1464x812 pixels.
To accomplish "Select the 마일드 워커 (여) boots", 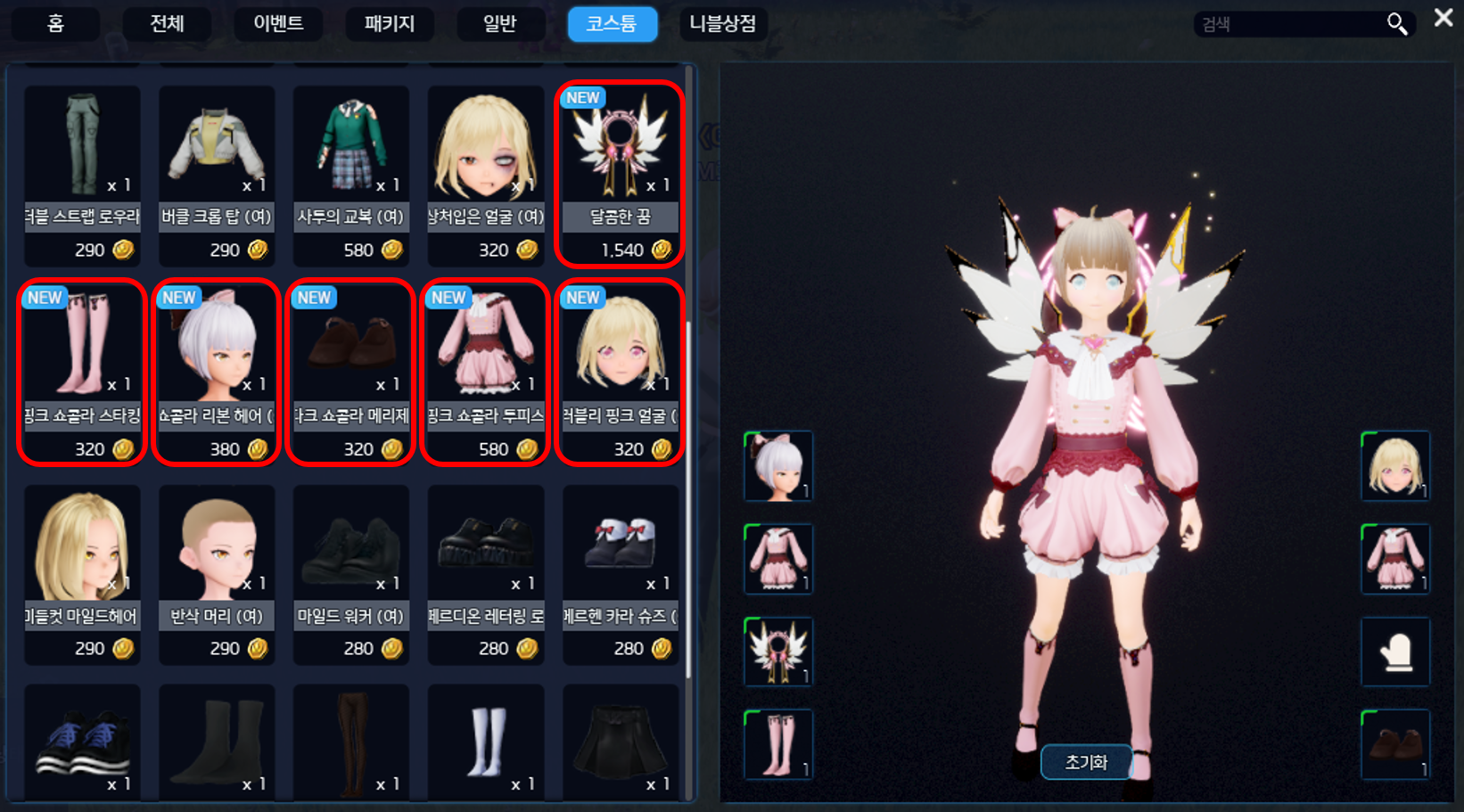I will [351, 573].
